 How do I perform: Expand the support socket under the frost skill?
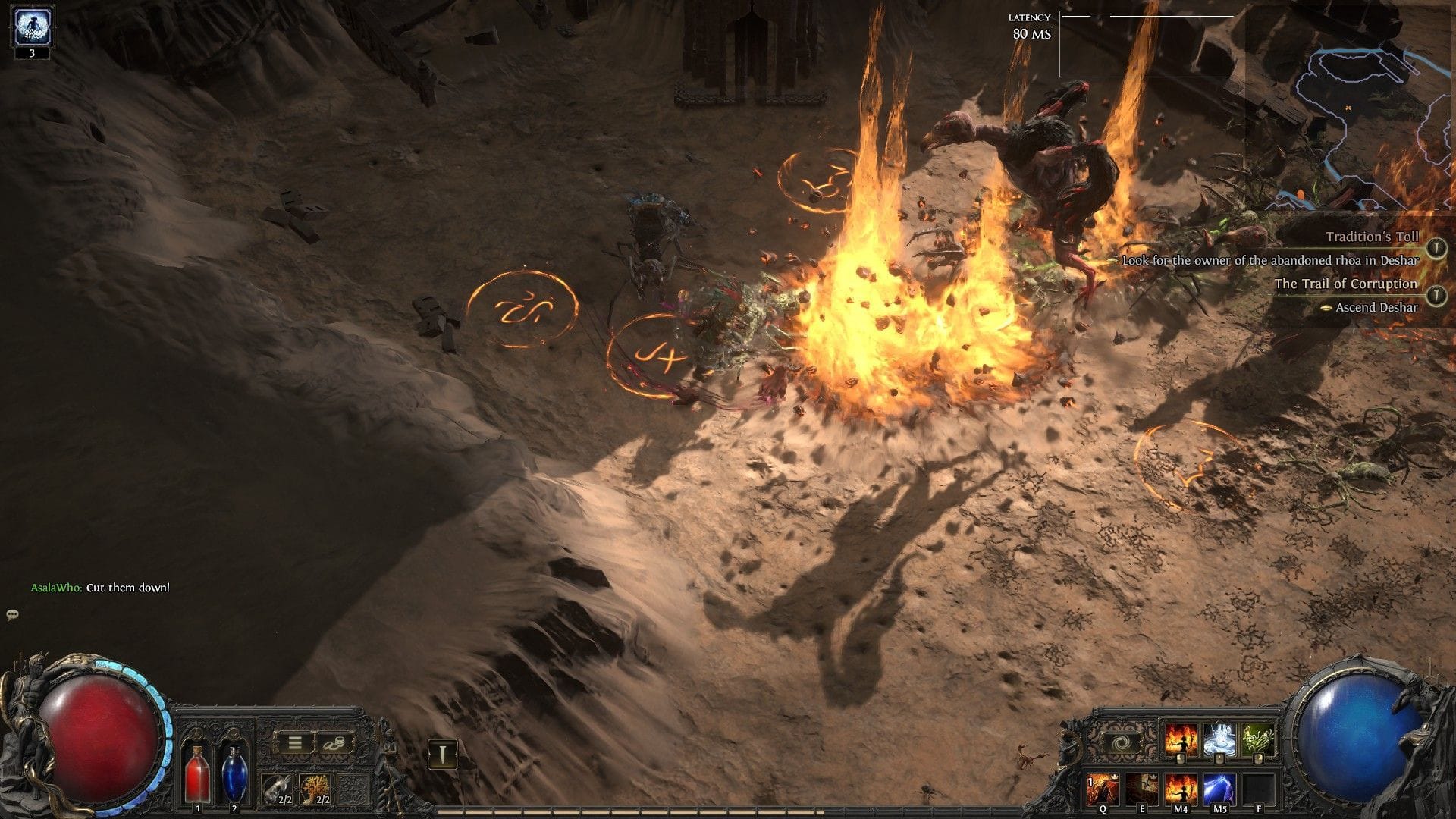click(x=1219, y=758)
